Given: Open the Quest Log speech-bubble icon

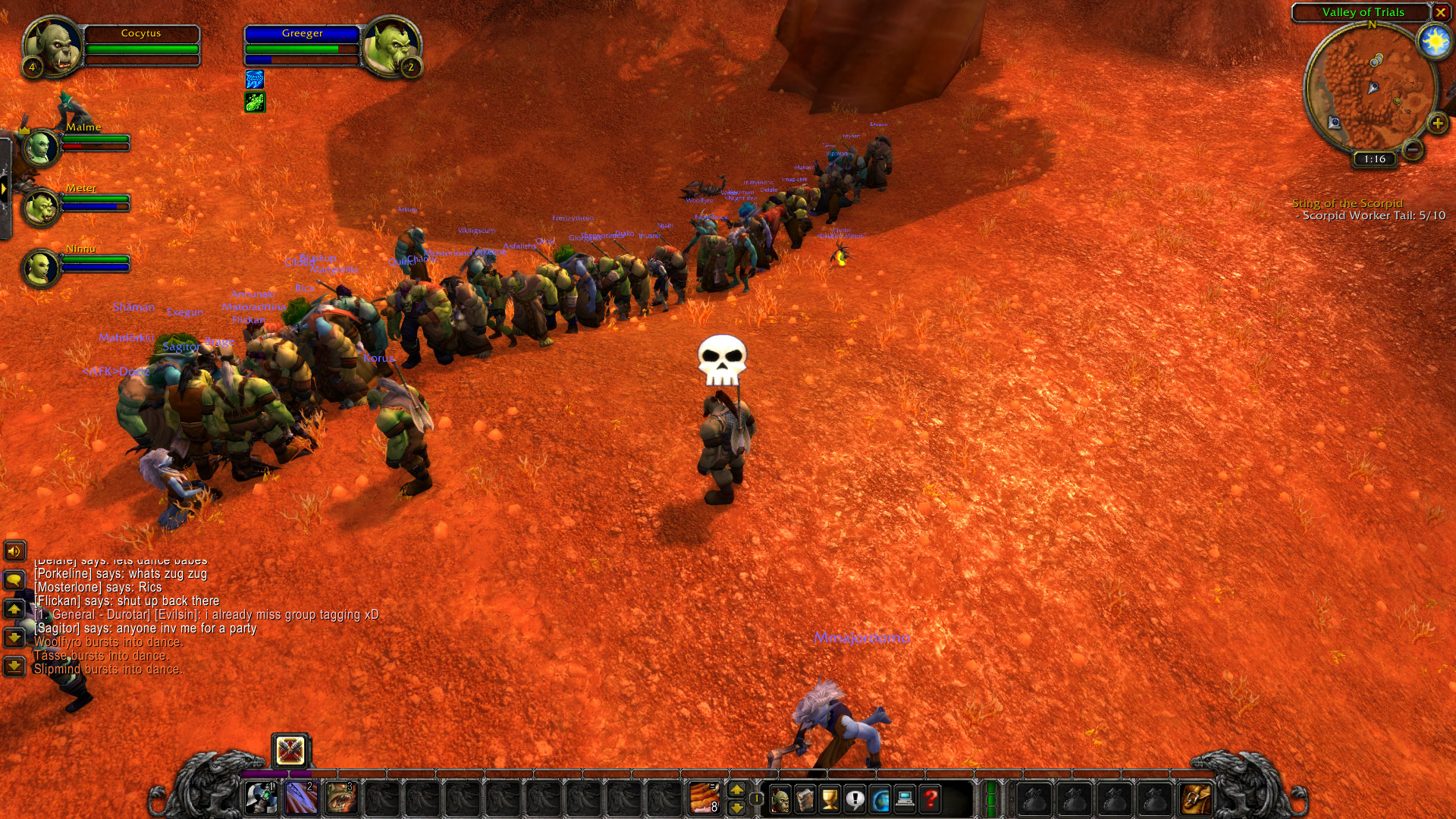Looking at the screenshot, I should pos(855,796).
